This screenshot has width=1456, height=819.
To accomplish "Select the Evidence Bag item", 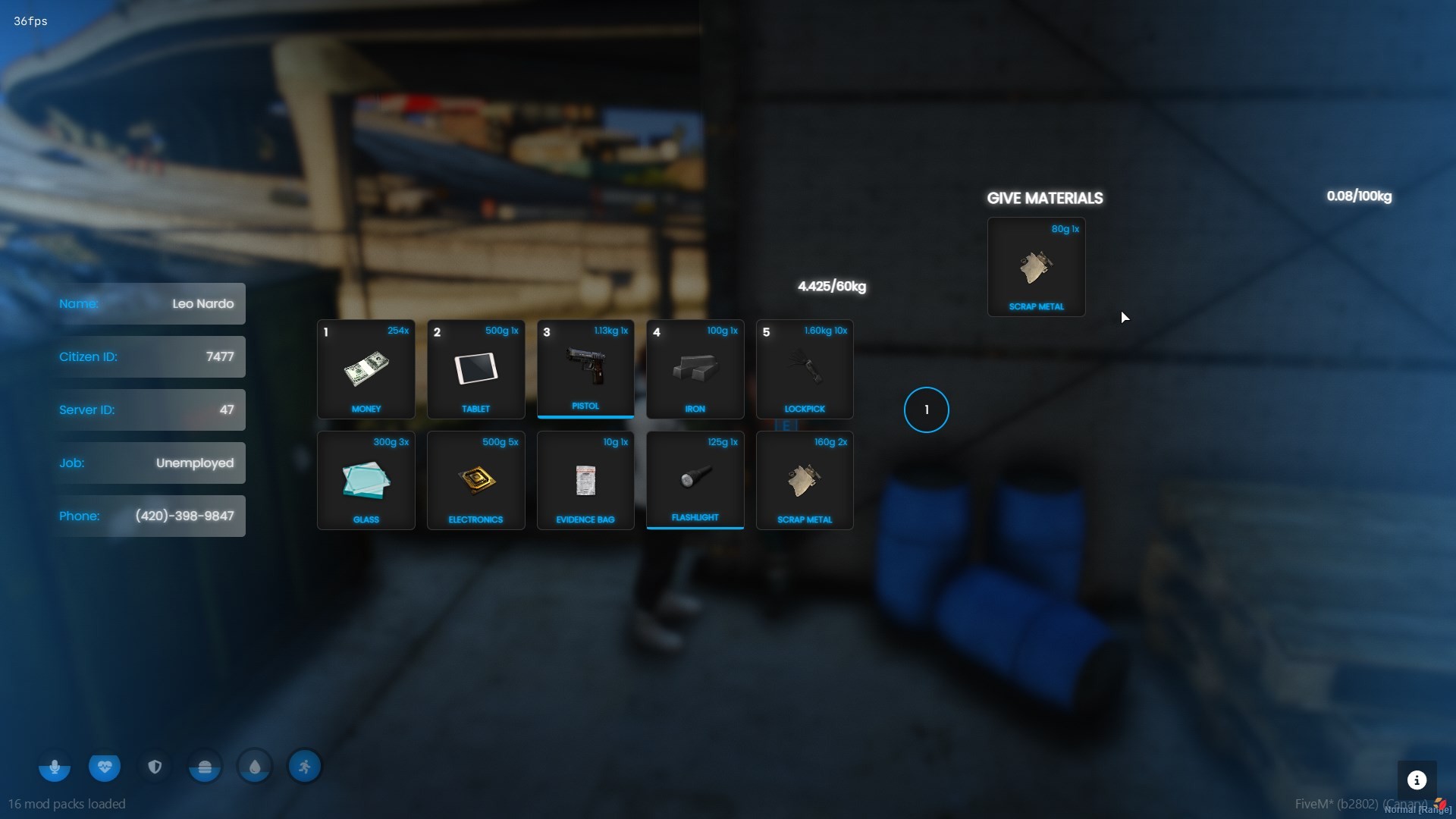I will [x=585, y=481].
